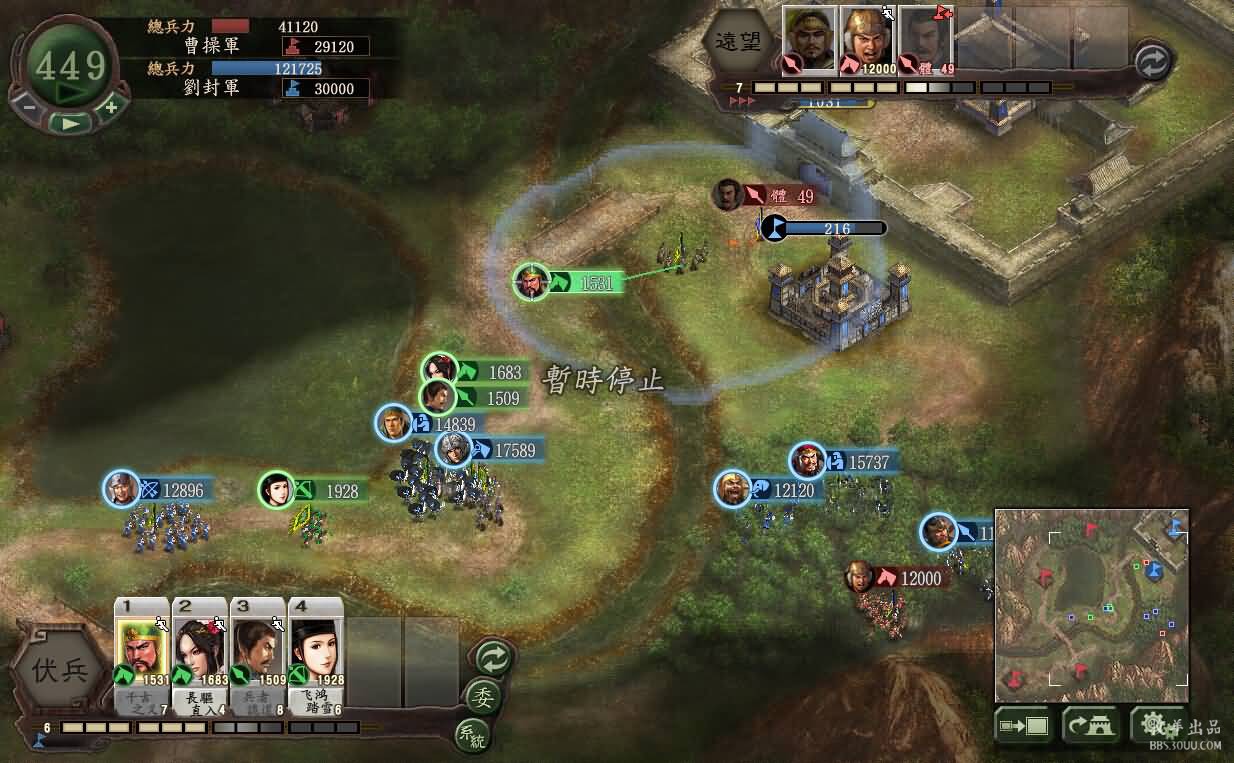Choose officer card 3 with 1509 troops
Image resolution: width=1234 pixels, height=763 pixels.
(257, 655)
